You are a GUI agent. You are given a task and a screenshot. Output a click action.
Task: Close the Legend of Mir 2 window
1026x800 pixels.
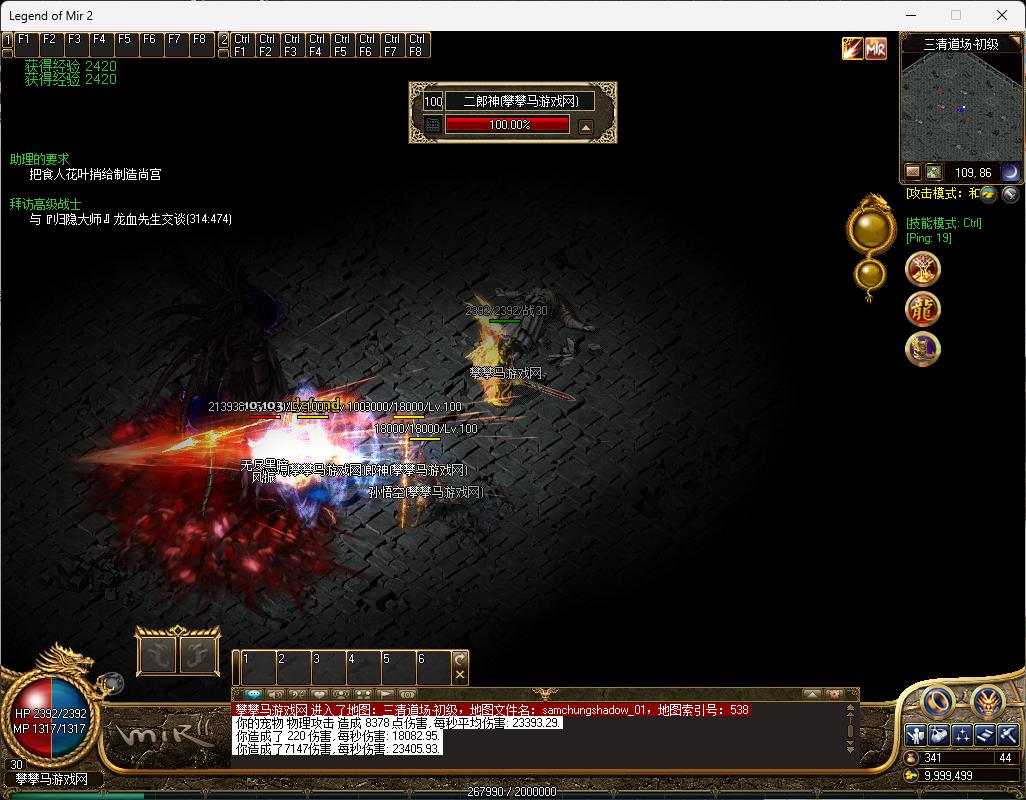[x=1002, y=15]
